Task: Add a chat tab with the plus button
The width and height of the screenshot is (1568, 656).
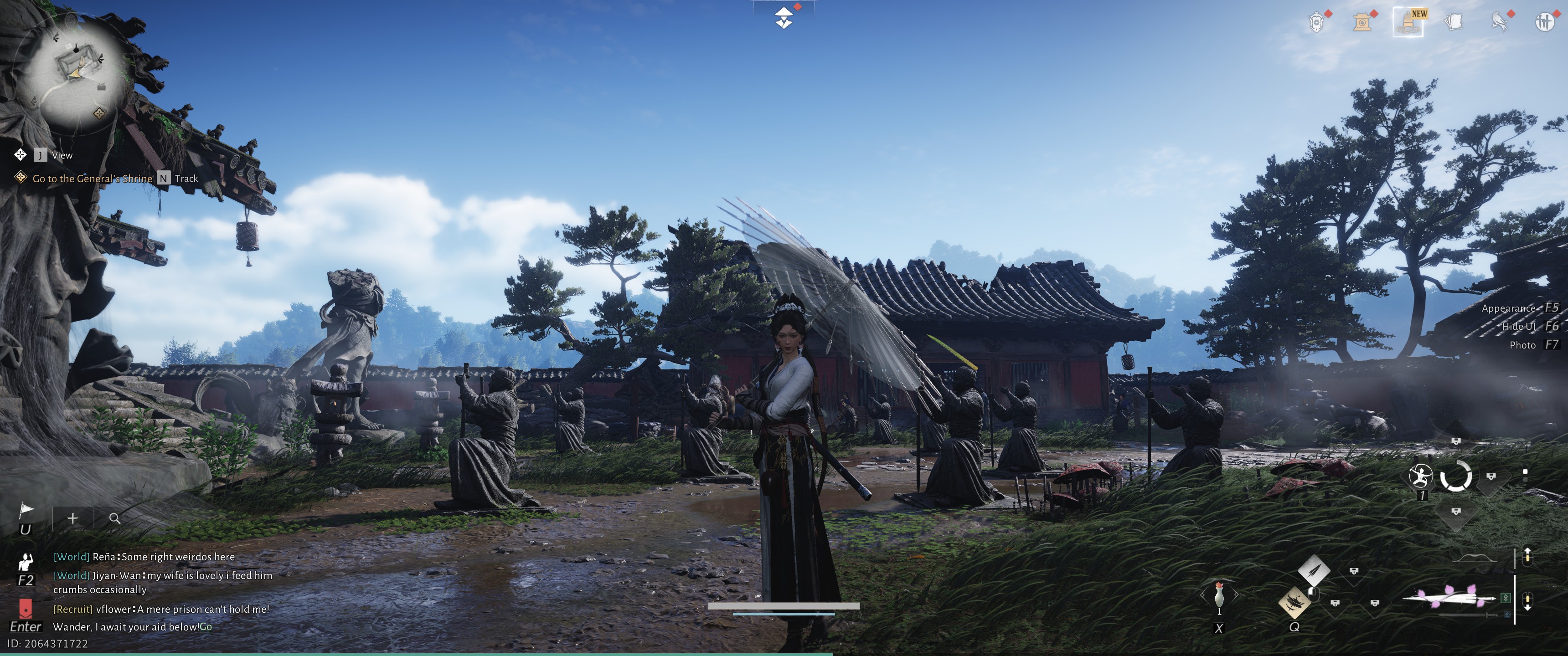Action: click(x=72, y=518)
